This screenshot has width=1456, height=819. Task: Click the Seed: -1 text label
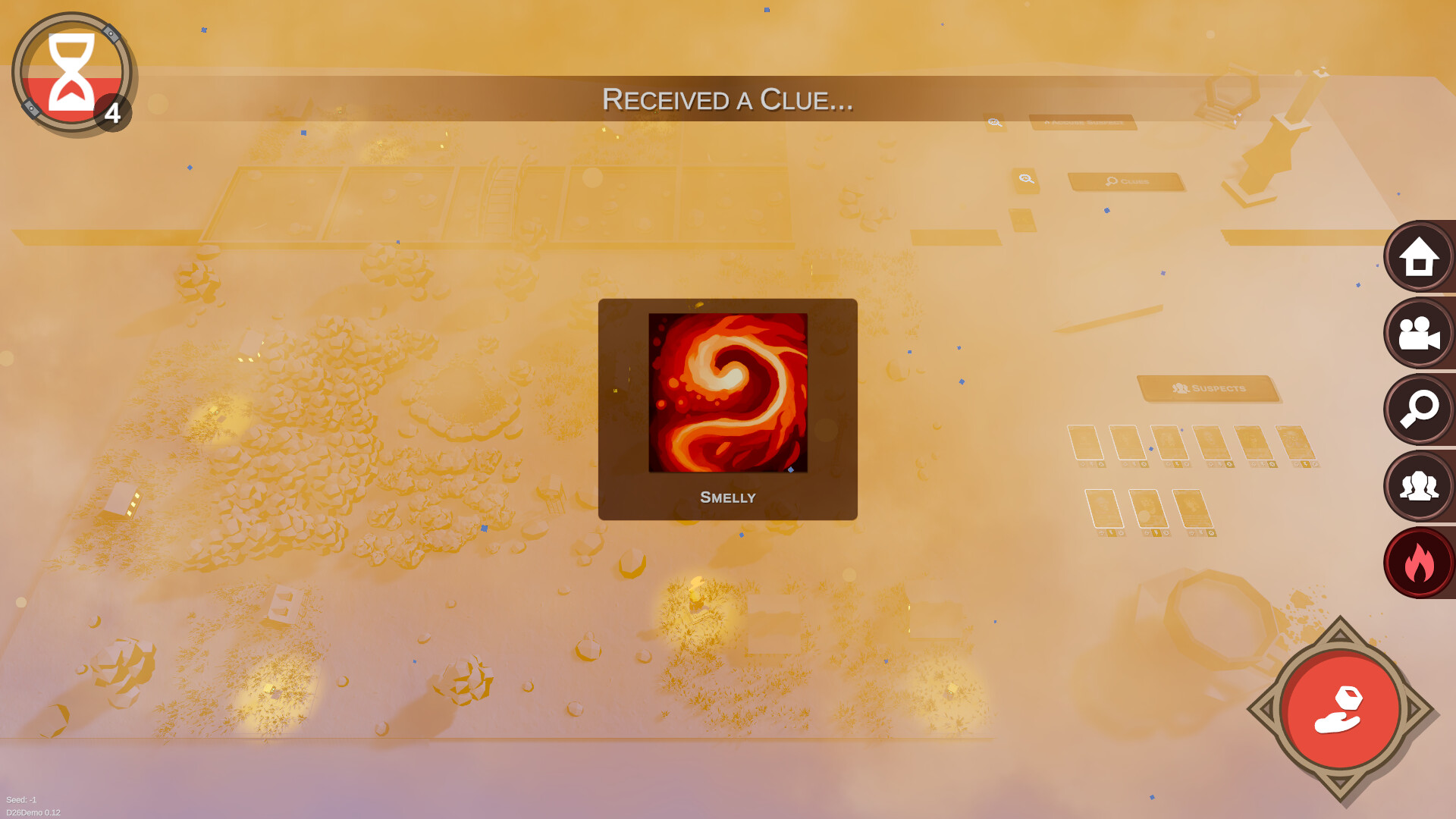pyautogui.click(x=21, y=799)
